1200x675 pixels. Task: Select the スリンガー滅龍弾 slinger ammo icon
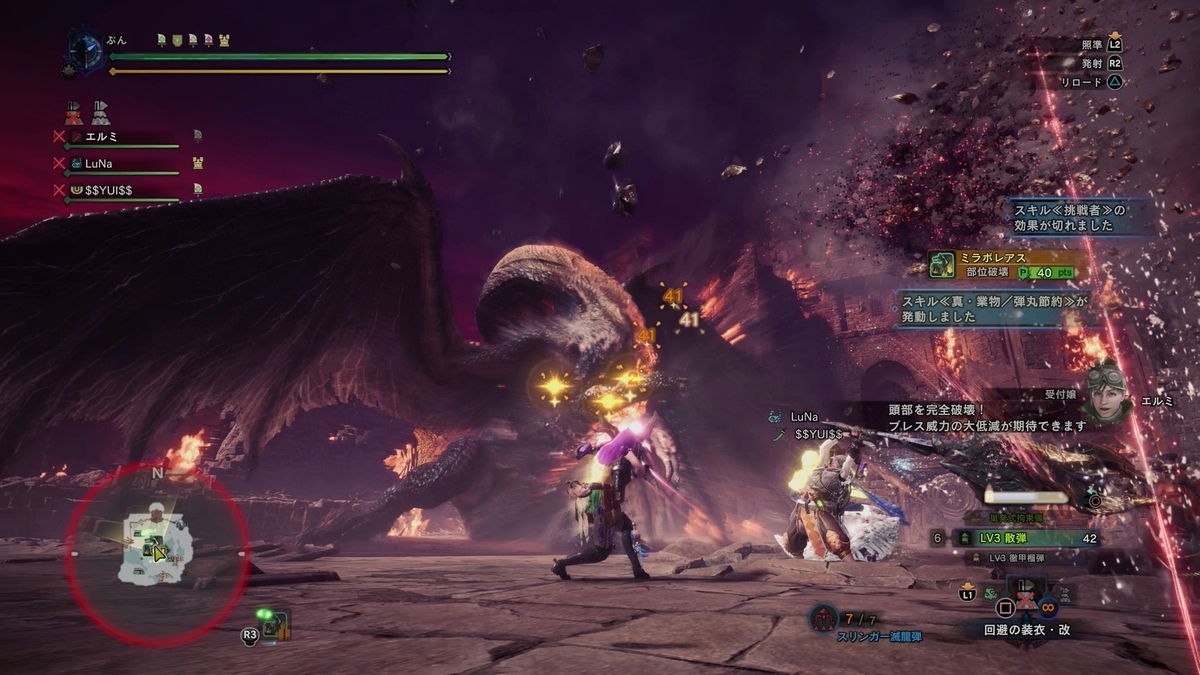823,619
